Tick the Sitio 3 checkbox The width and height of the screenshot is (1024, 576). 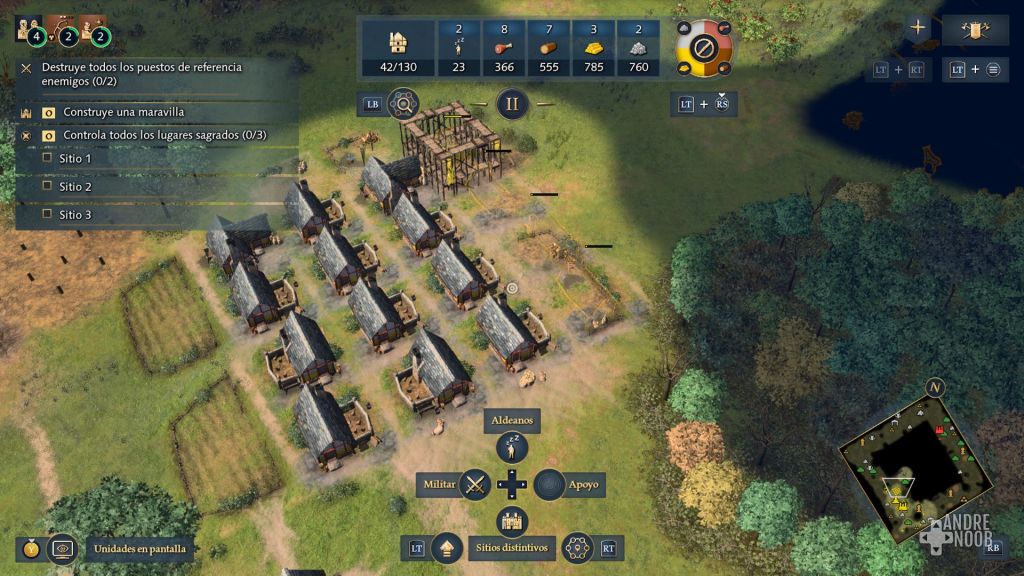coord(47,214)
